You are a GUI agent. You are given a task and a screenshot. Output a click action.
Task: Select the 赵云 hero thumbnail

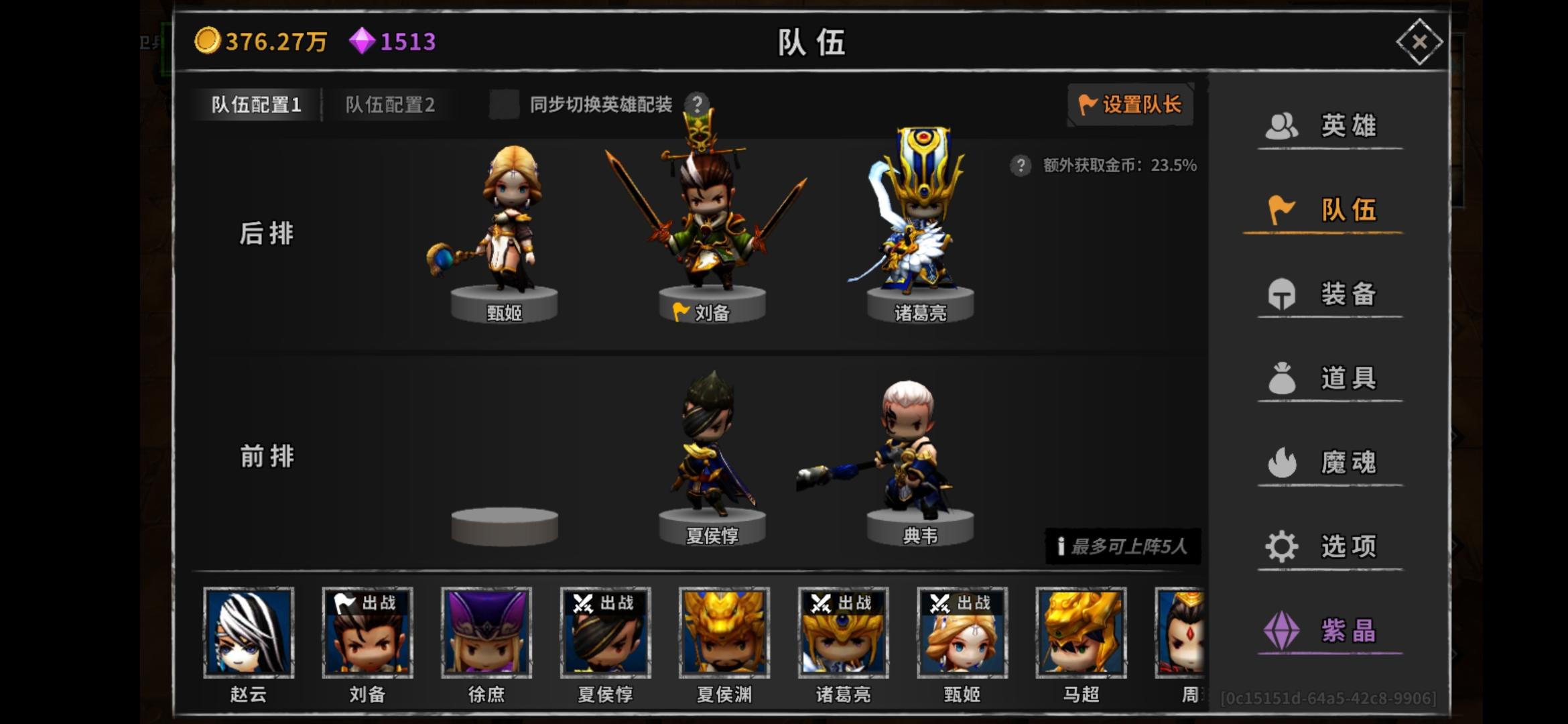pyautogui.click(x=247, y=632)
